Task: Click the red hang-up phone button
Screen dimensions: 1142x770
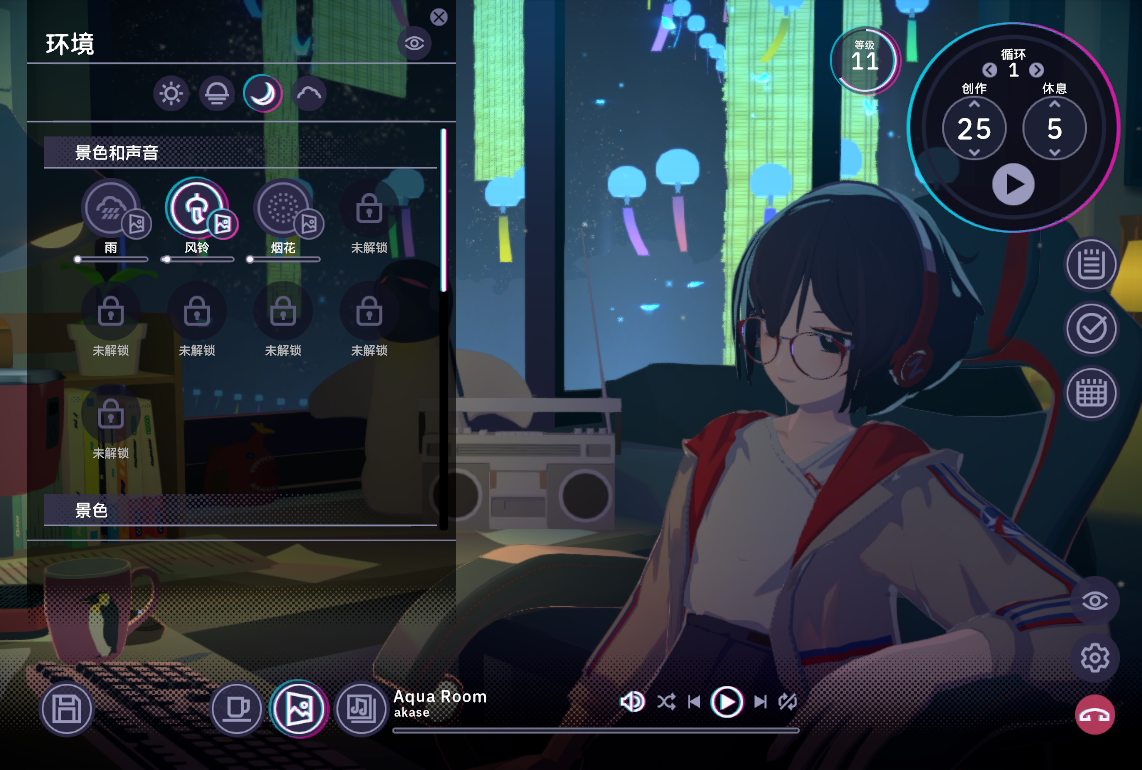Action: tap(1095, 714)
